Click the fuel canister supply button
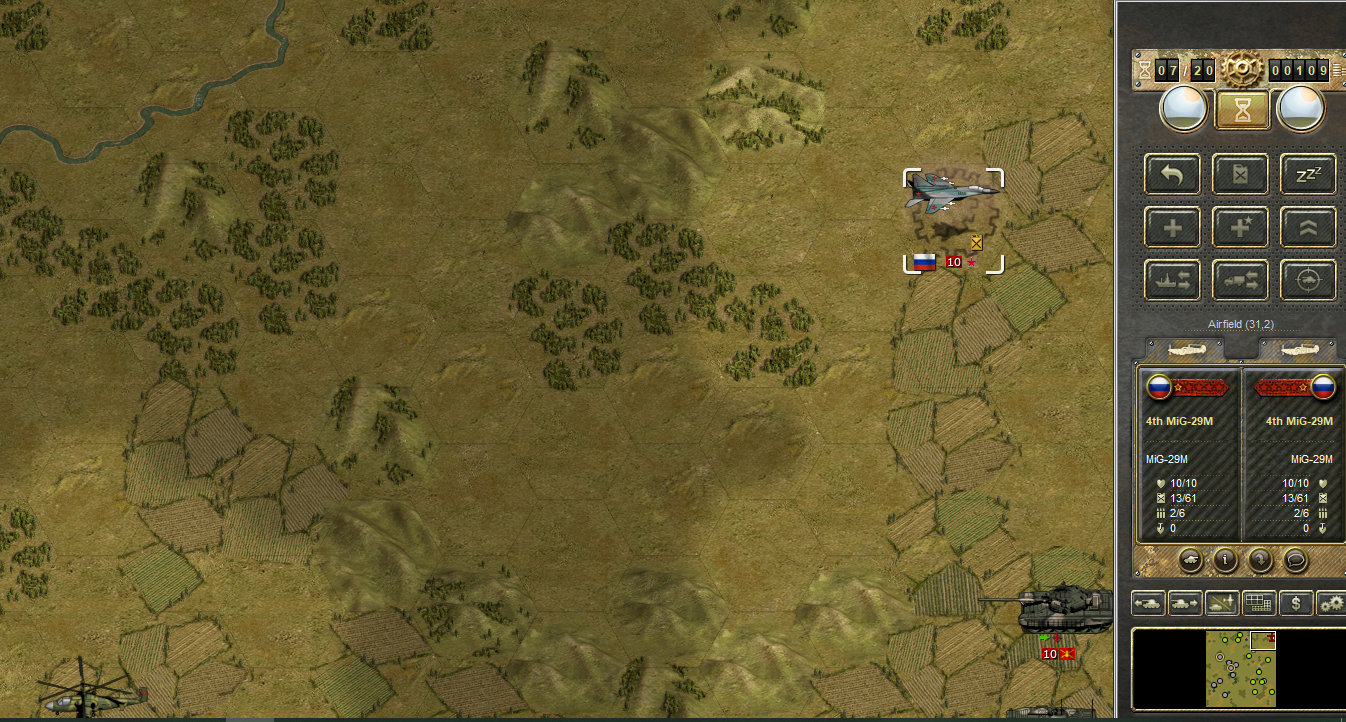This screenshot has height=722, width=1346. click(1241, 175)
